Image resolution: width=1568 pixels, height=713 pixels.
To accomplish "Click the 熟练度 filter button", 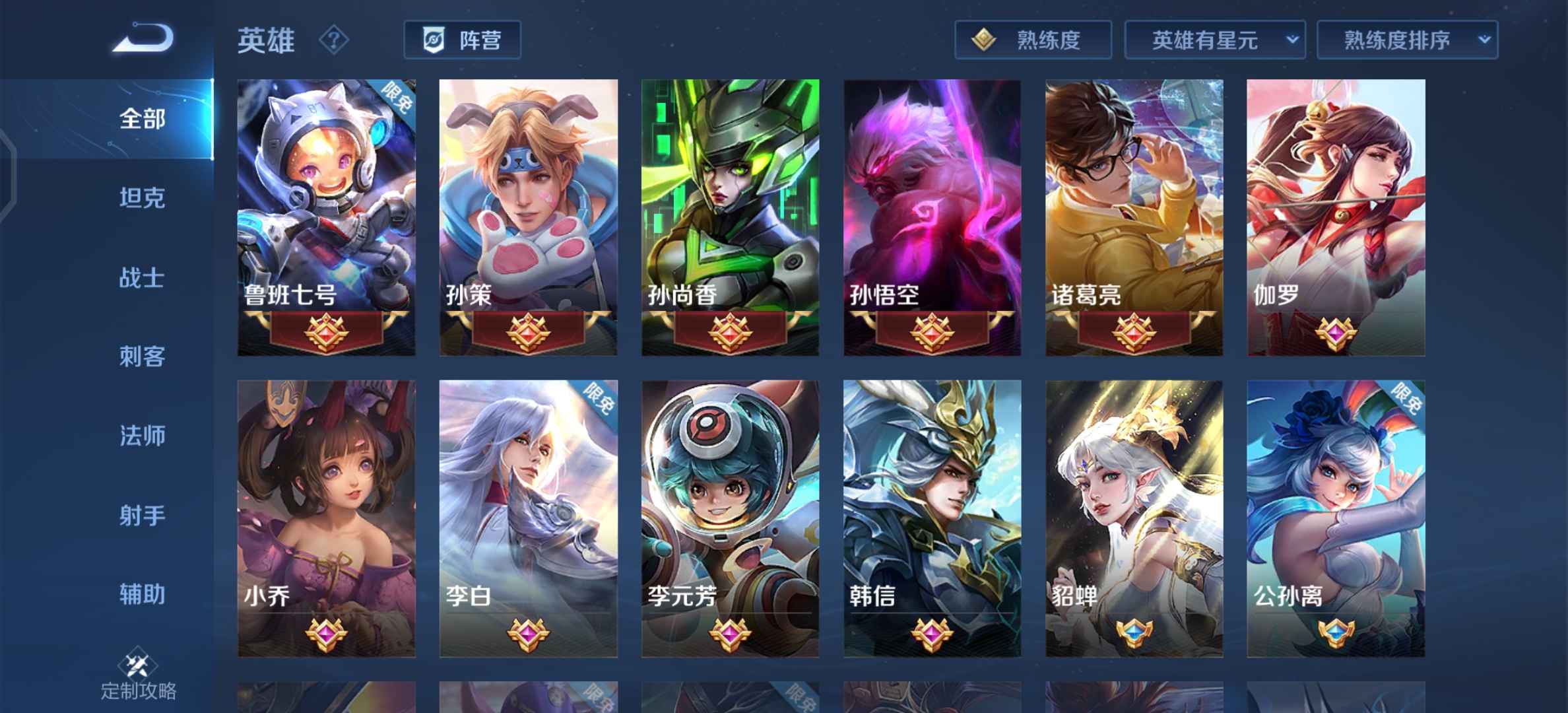I will (x=1031, y=40).
